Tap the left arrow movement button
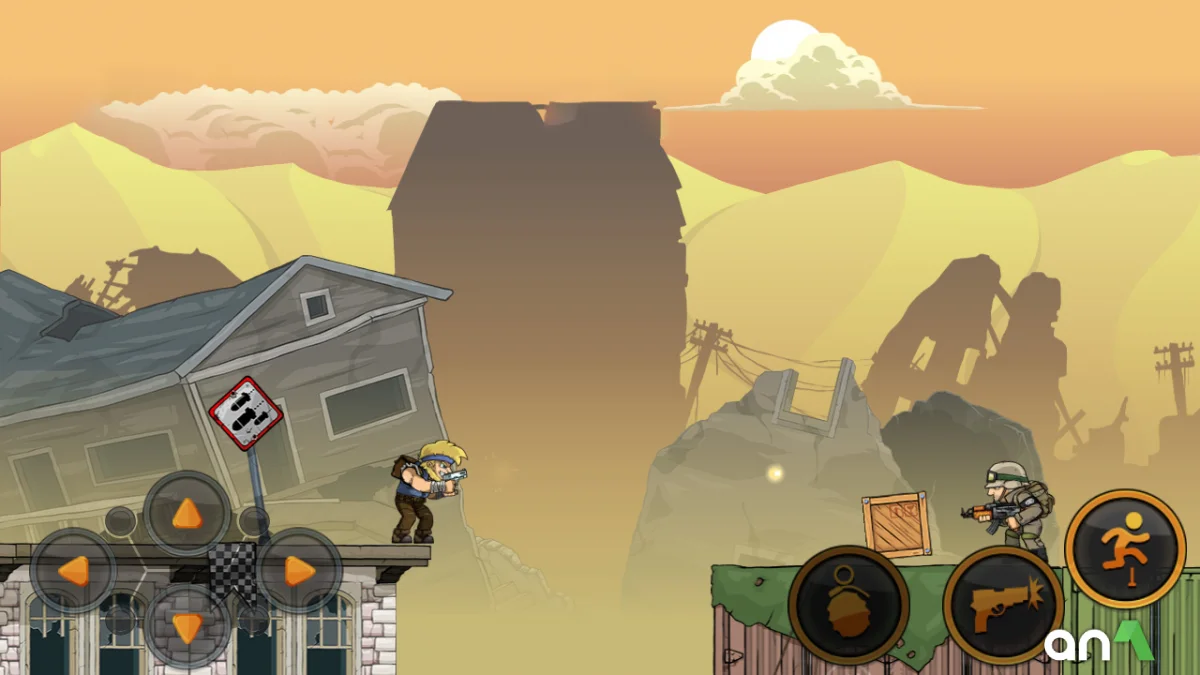 pyautogui.click(x=73, y=571)
